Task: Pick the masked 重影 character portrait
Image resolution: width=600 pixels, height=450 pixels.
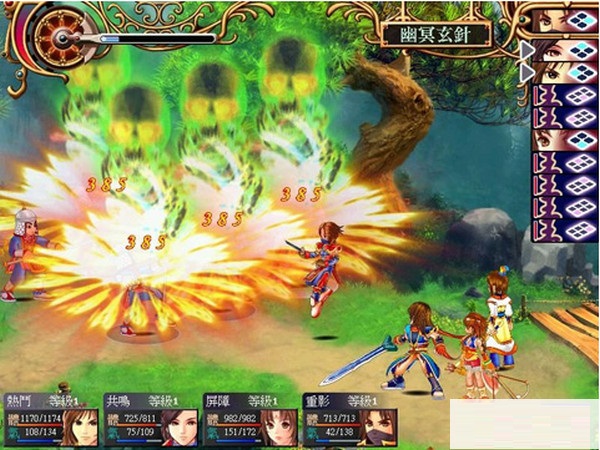Action: [x=379, y=427]
